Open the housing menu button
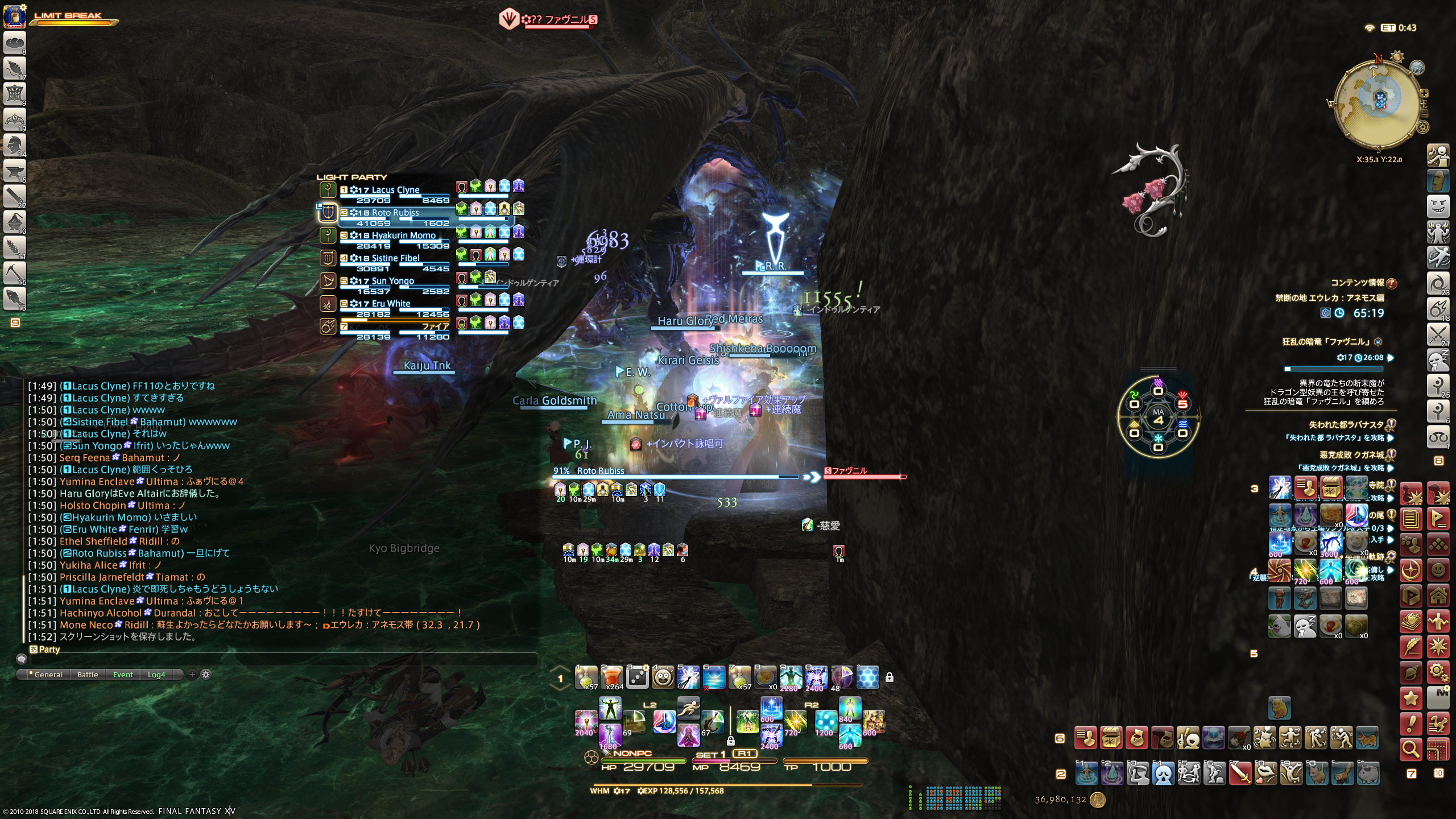Screen dimensions: 1456x819 tap(1438, 596)
